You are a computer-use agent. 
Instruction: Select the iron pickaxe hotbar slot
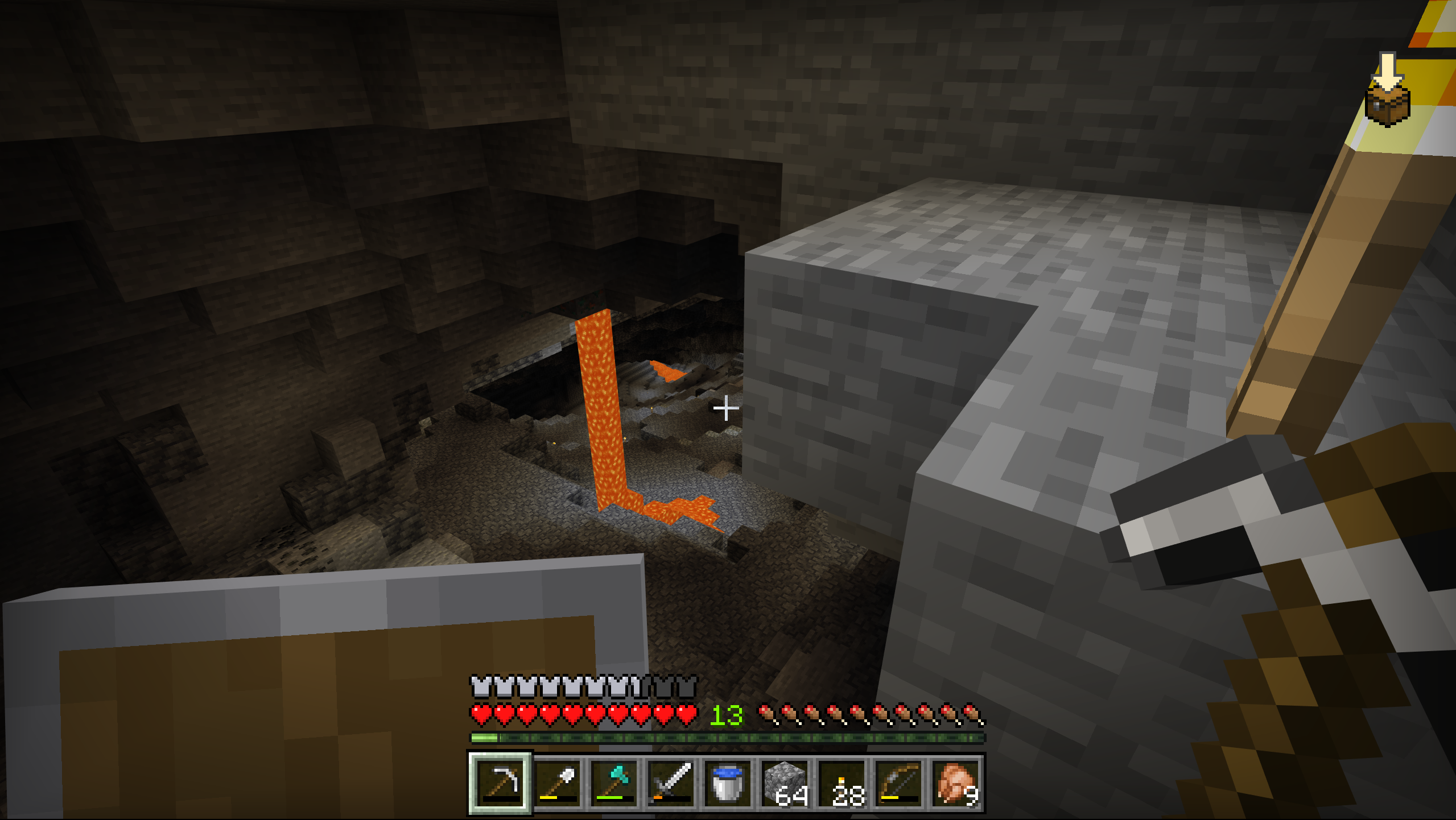500,783
